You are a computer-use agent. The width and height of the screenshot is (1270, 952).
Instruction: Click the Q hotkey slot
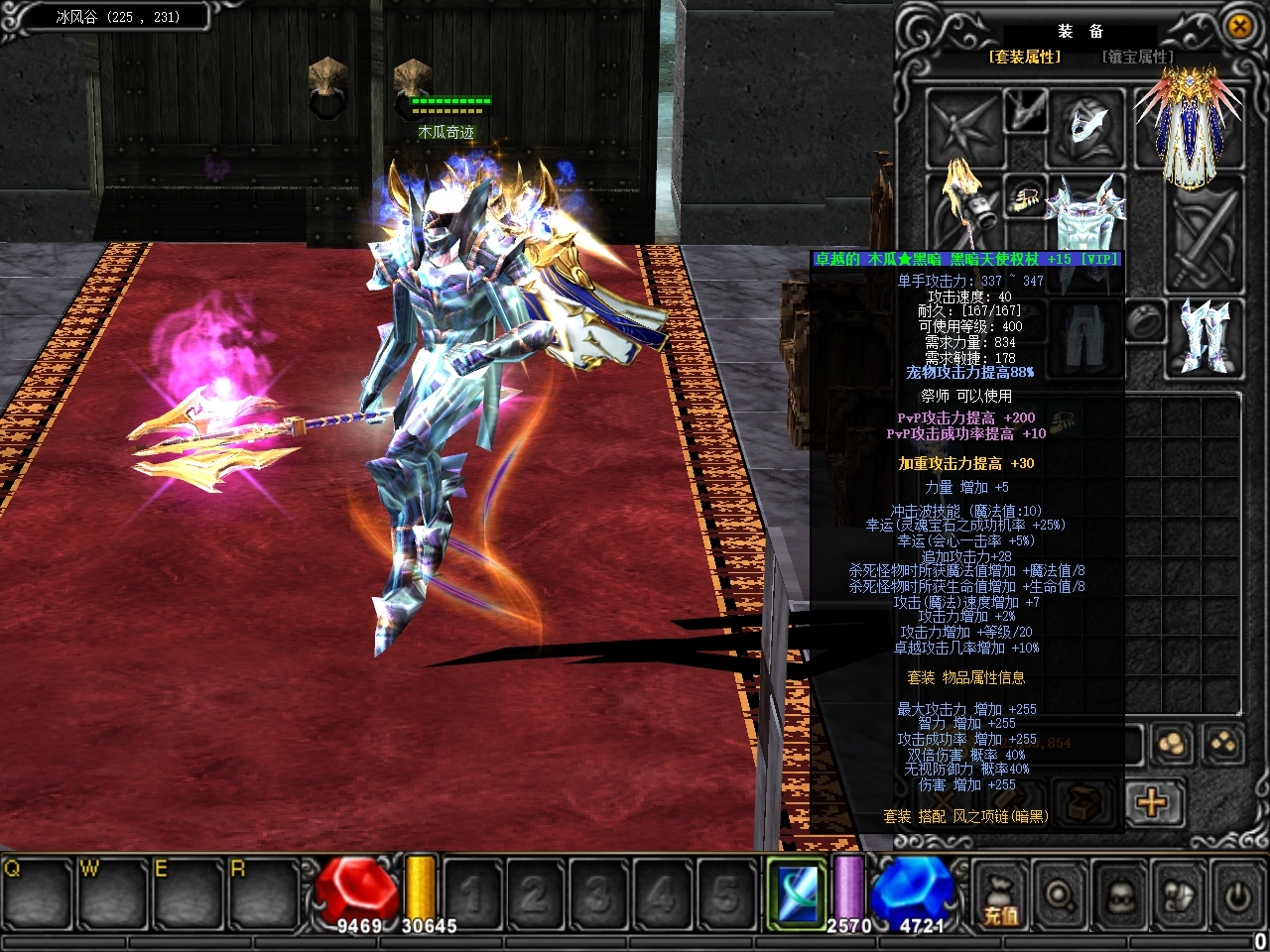(37, 891)
